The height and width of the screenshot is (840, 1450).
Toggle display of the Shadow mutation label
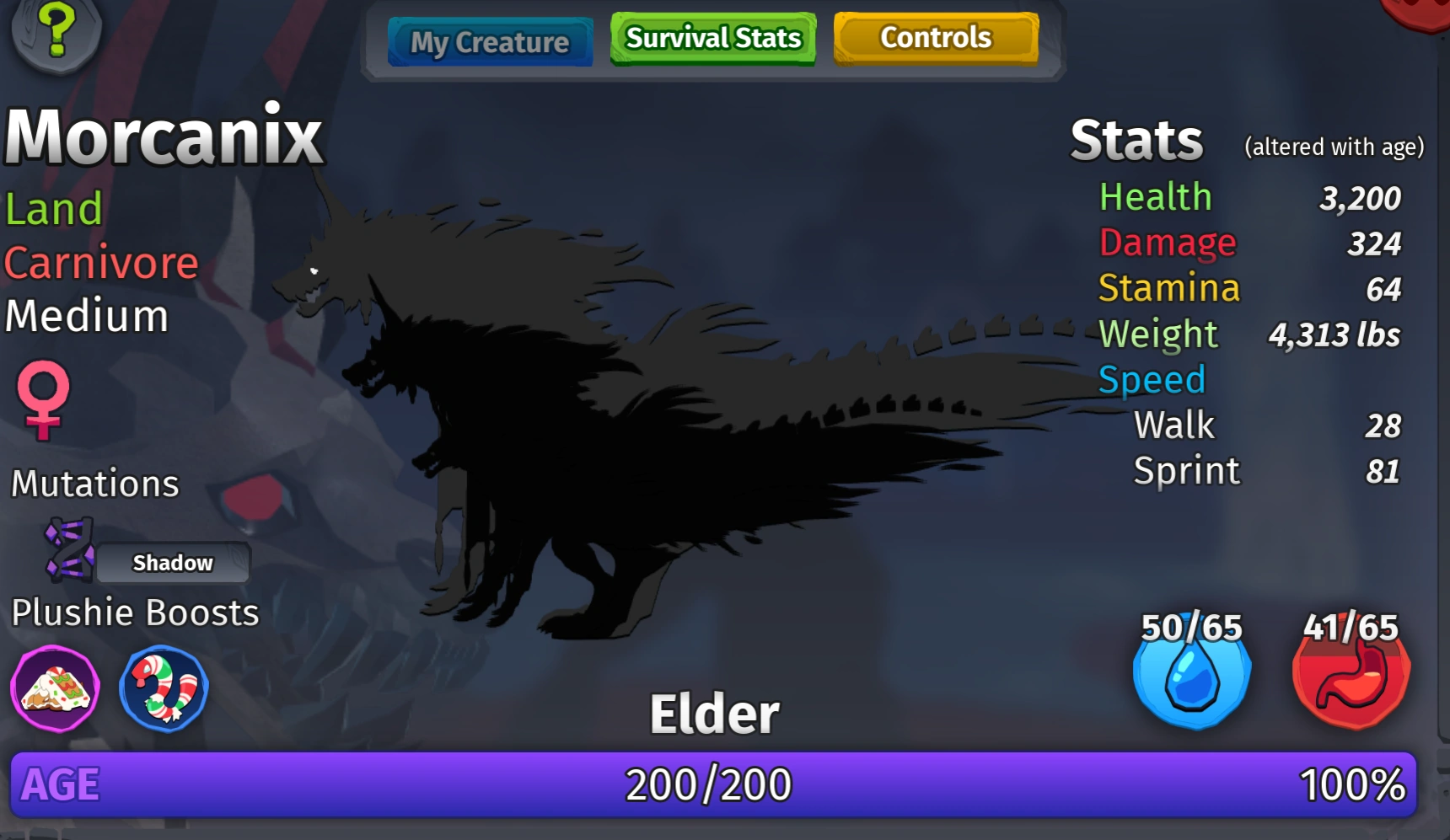coord(172,562)
